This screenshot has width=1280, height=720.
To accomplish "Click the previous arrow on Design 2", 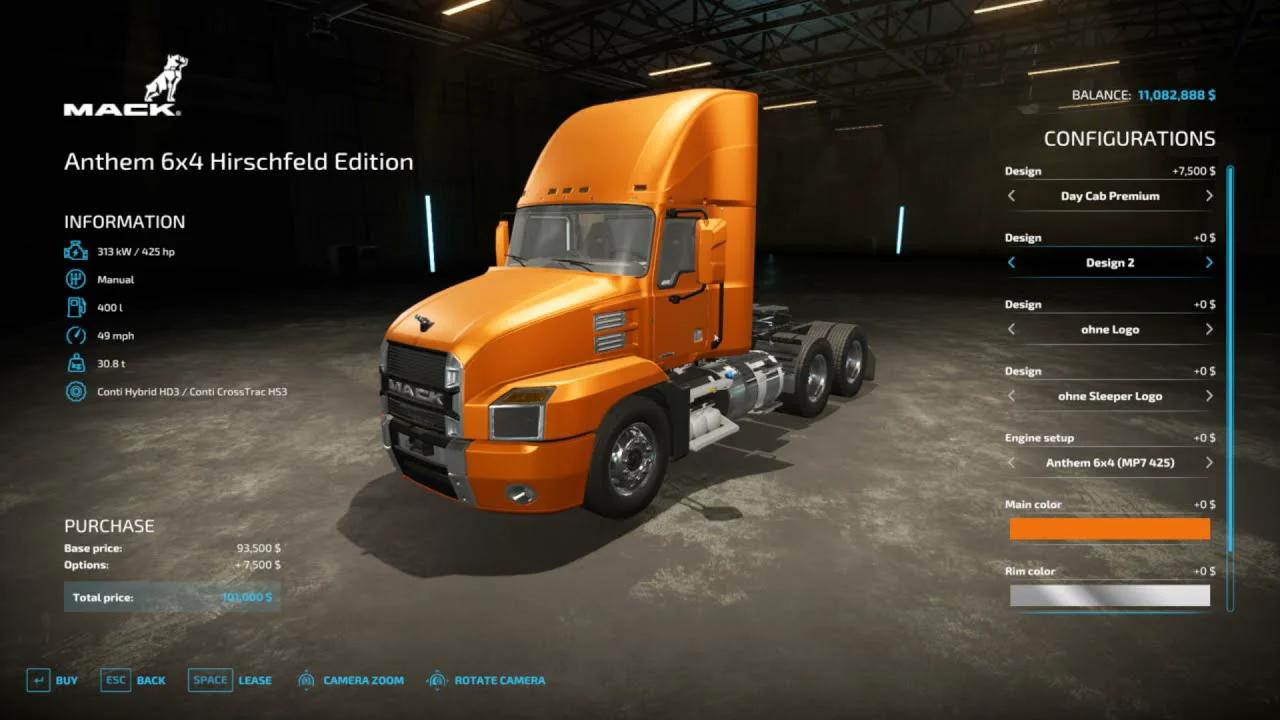I will point(1011,262).
